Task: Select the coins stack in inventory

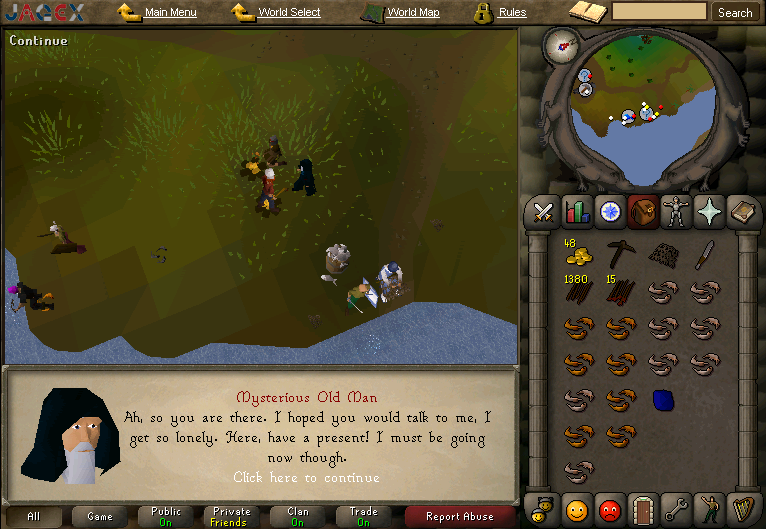Action: 578,255
